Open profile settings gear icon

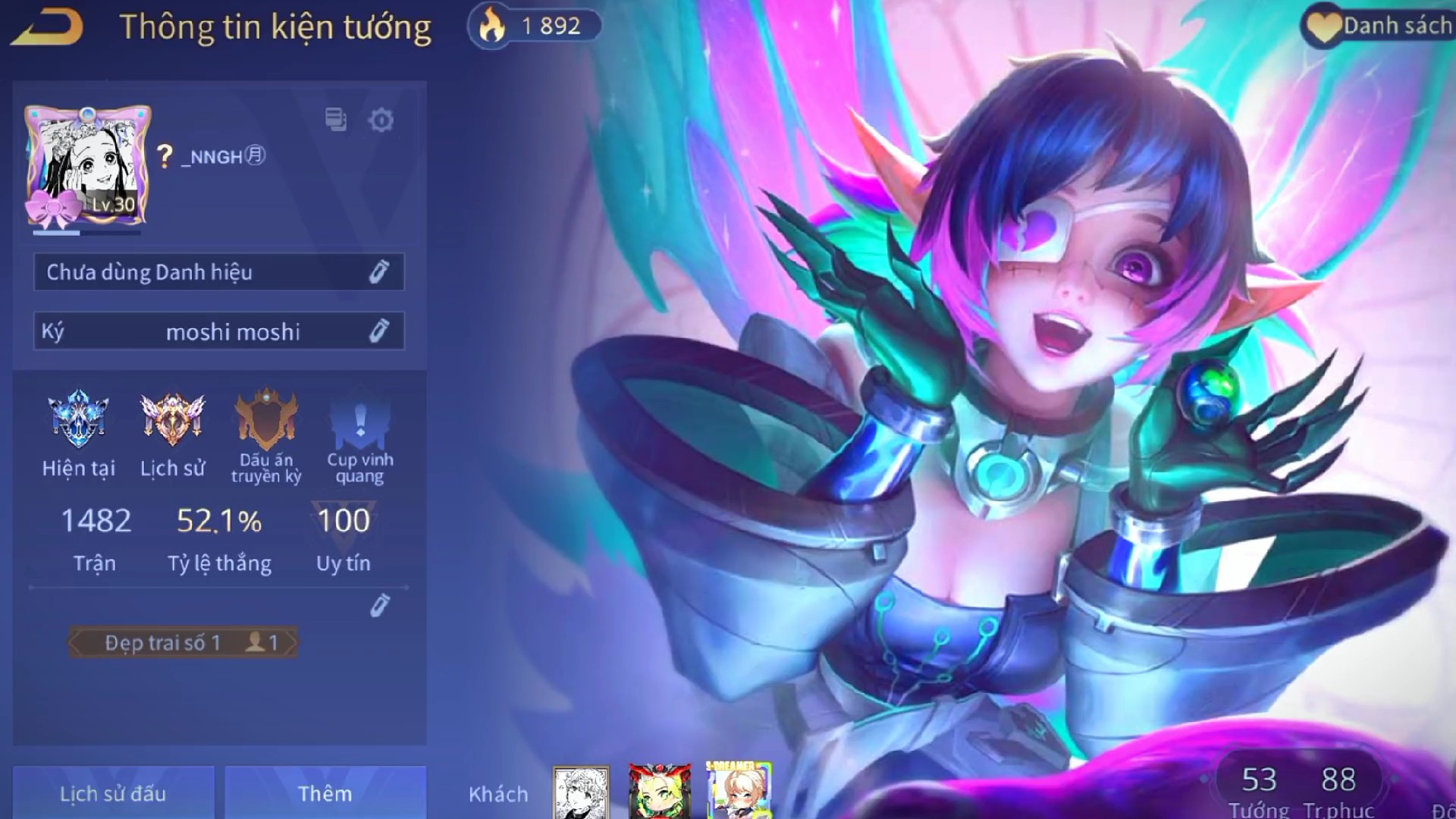coord(381,120)
